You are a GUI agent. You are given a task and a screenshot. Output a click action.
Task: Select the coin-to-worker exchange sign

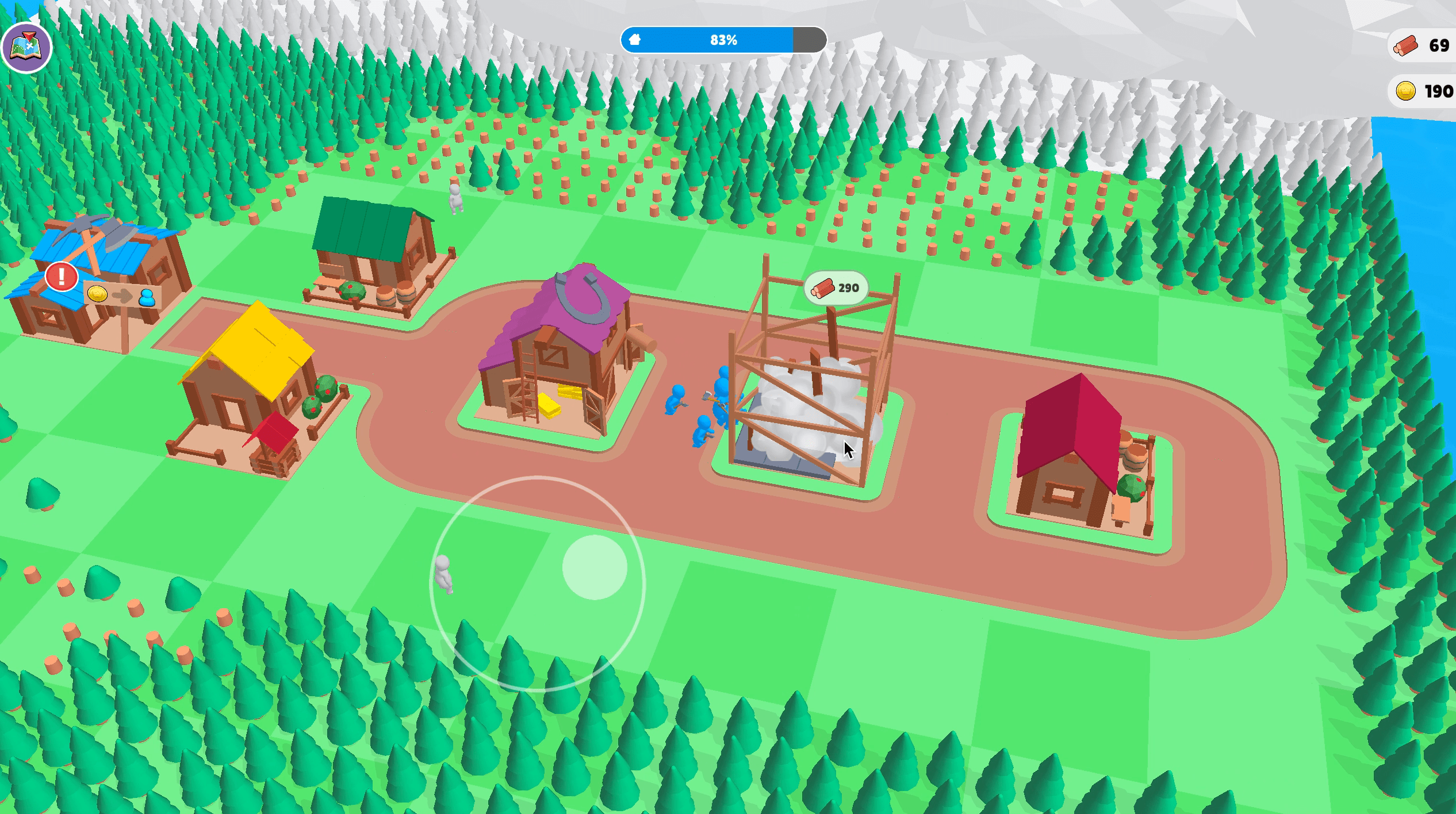(x=122, y=296)
